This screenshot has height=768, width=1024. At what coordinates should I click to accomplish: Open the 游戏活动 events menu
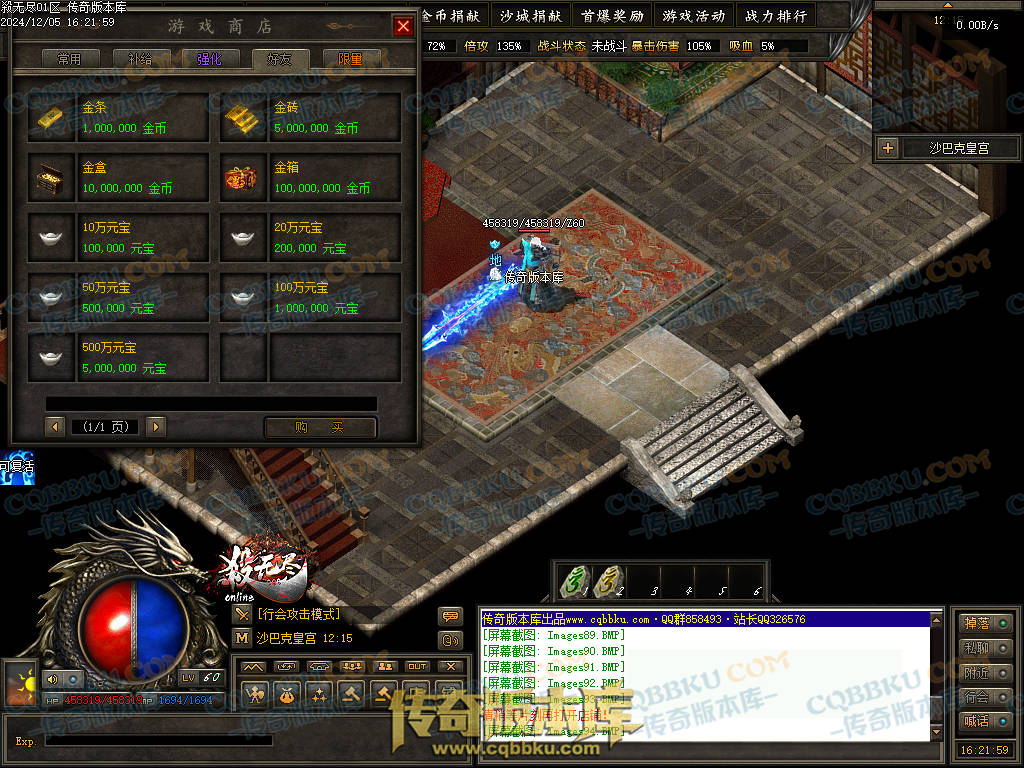click(693, 16)
